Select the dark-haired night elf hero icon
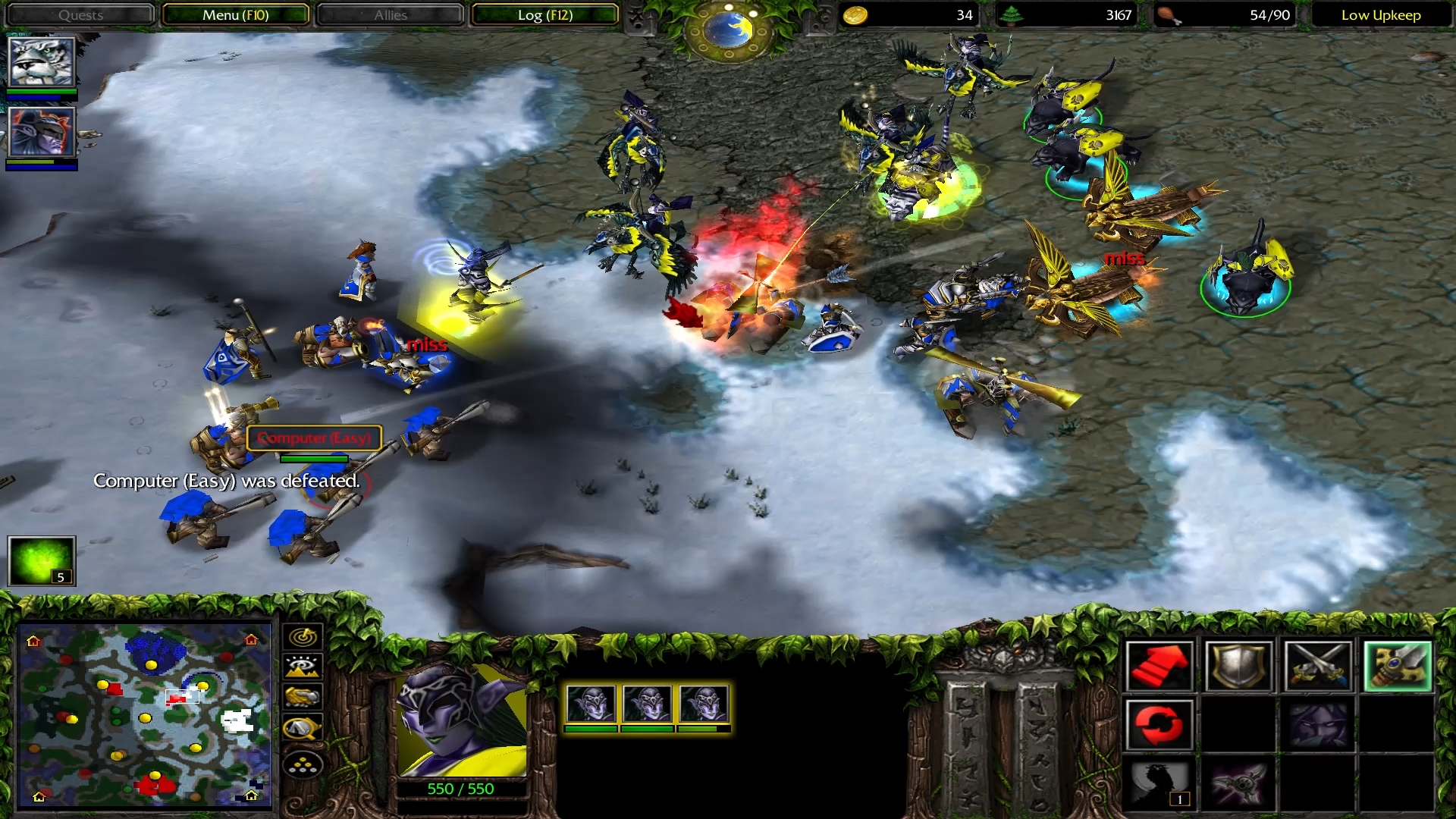The image size is (1456, 819). [x=42, y=132]
